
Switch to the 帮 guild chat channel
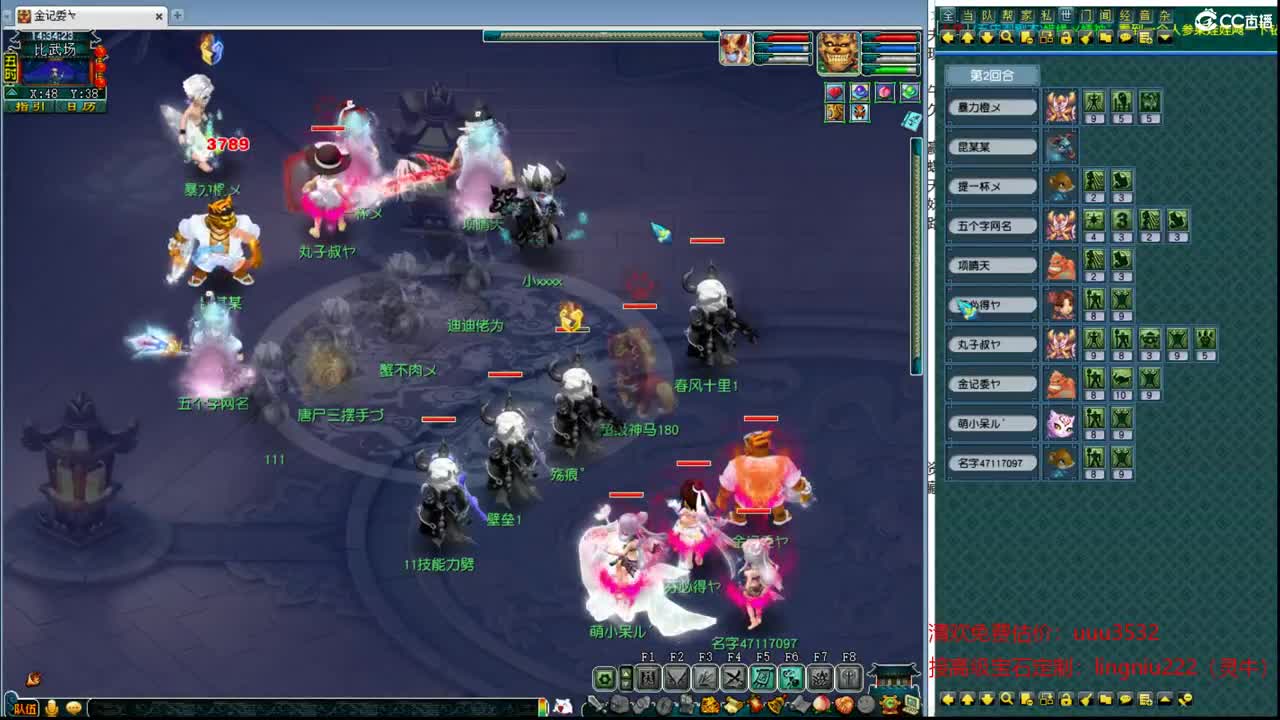(1005, 15)
